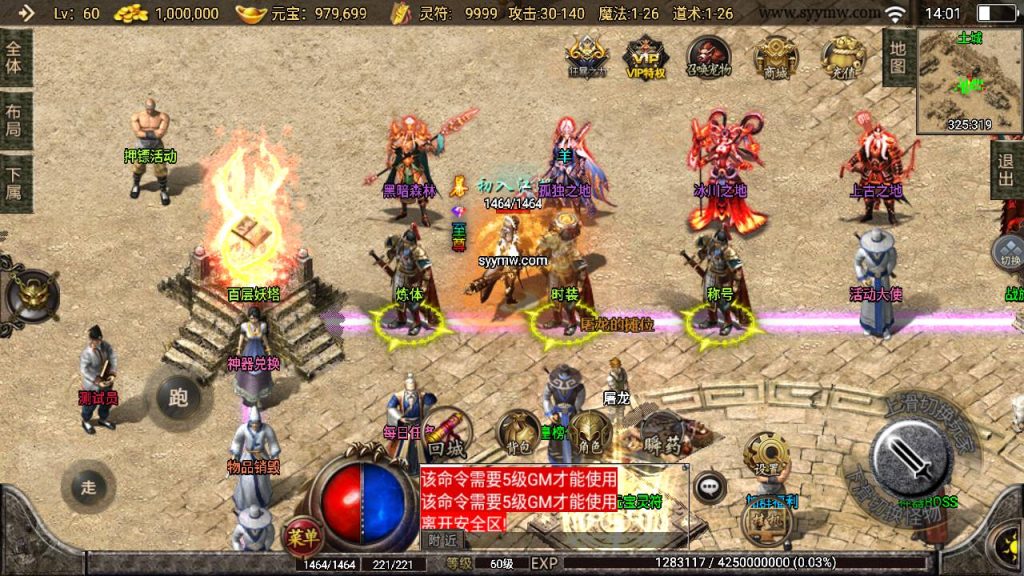Tap the 充值 recharge icon
Screen dimensions: 1024x576
pyautogui.click(x=843, y=56)
